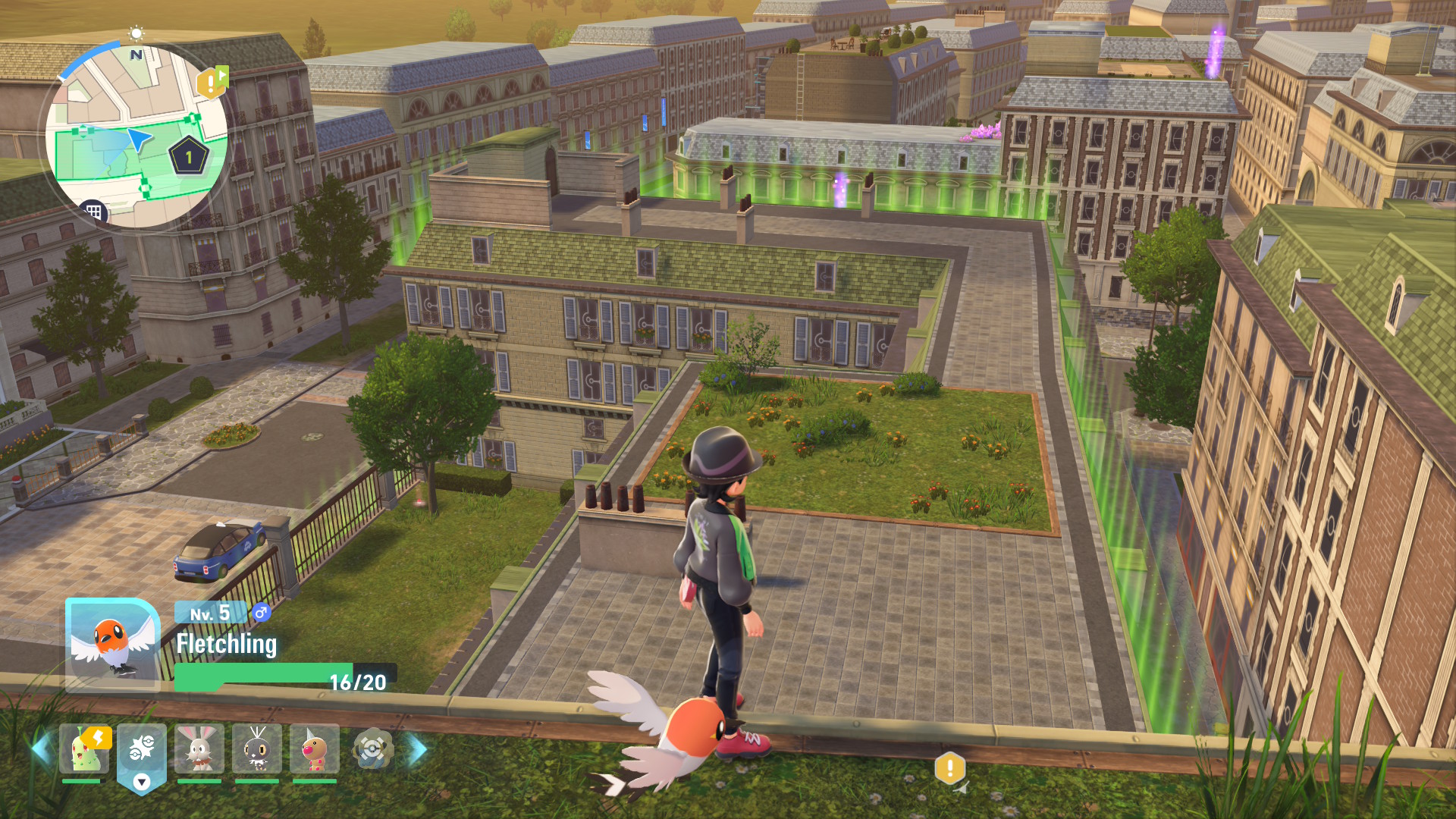Select the yellow exclamation quest marker on minimap
Screen dimensions: 1456x819
(x=211, y=83)
